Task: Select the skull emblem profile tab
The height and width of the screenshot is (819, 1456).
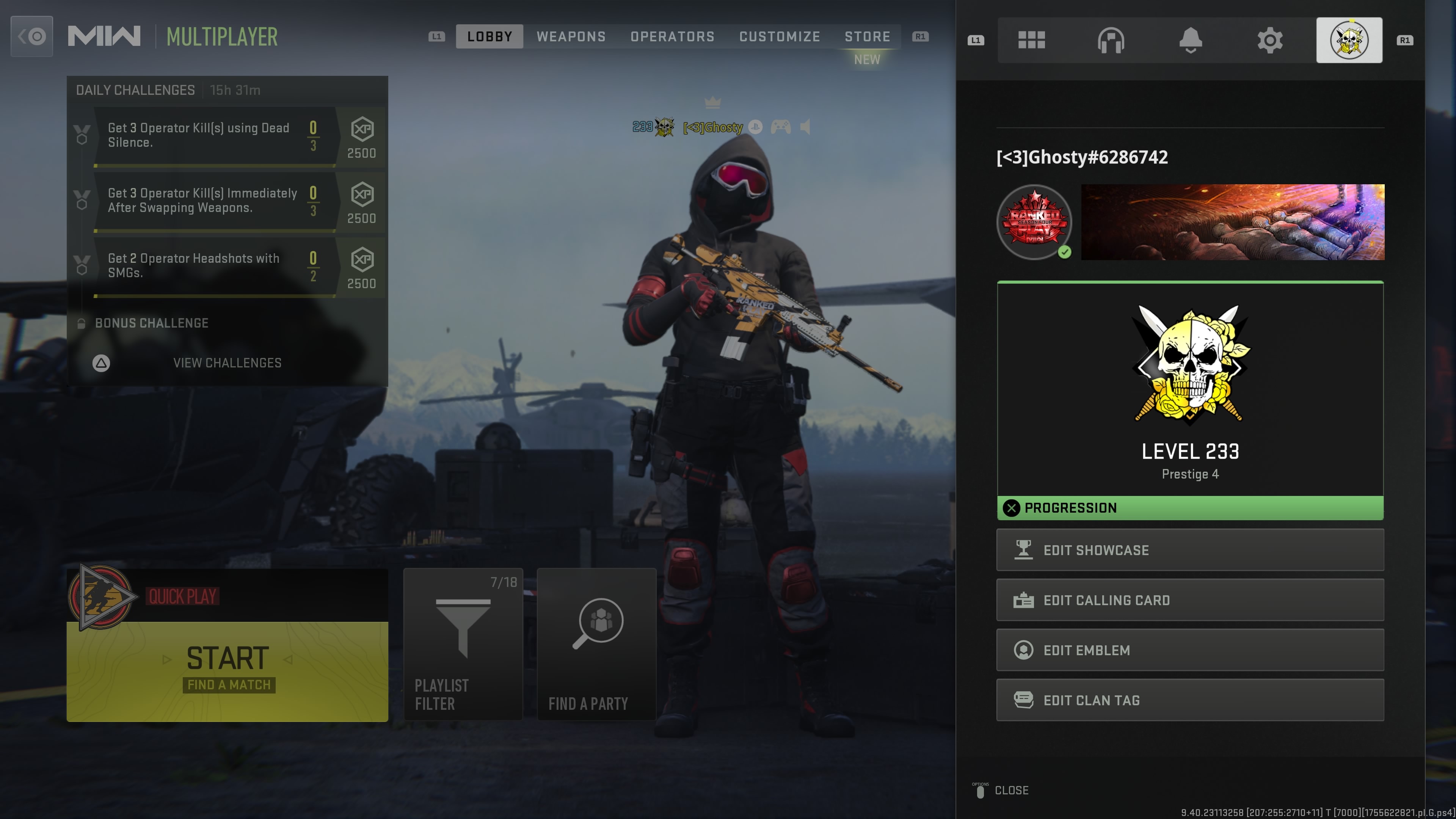Action: (1349, 40)
